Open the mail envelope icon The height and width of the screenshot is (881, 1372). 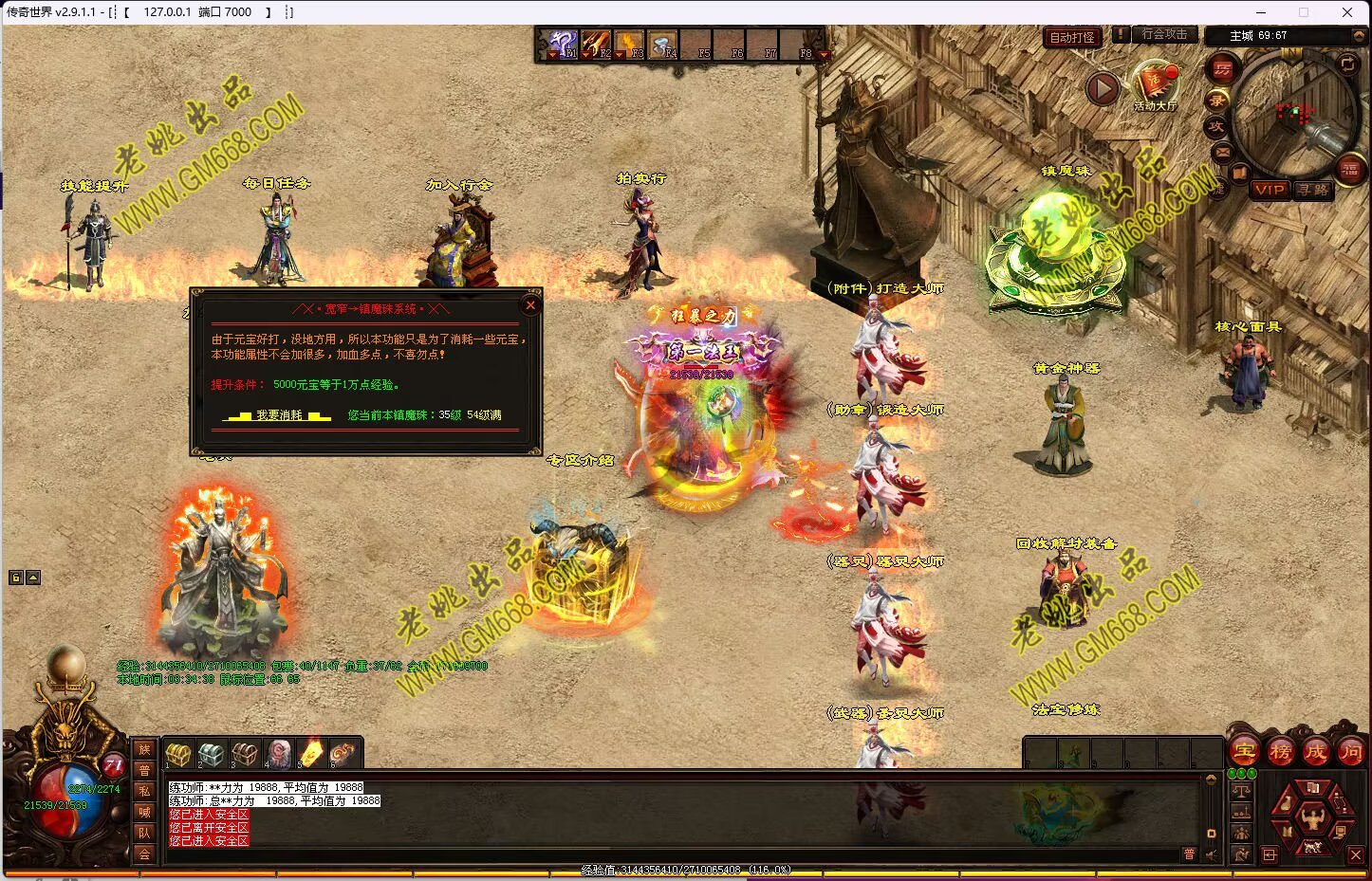click(x=1222, y=152)
